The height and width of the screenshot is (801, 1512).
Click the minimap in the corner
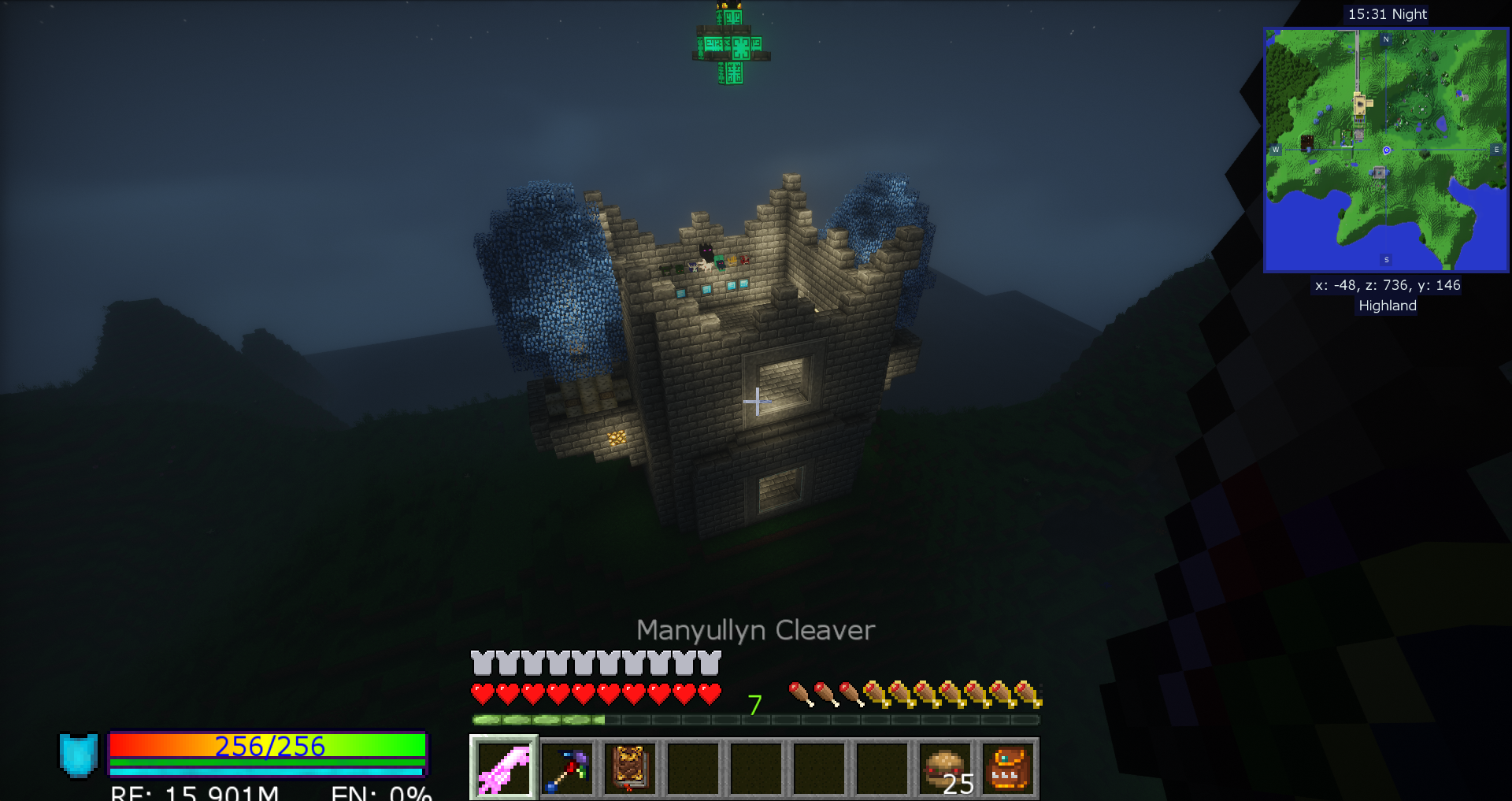[1386, 150]
